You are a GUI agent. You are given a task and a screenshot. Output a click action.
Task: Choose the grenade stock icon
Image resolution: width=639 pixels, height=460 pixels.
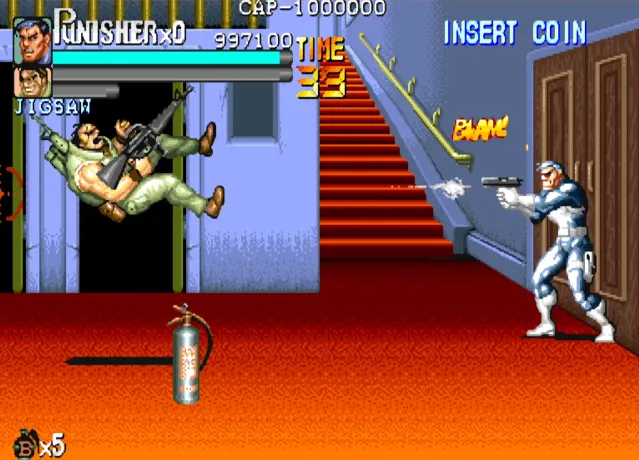click(x=24, y=443)
